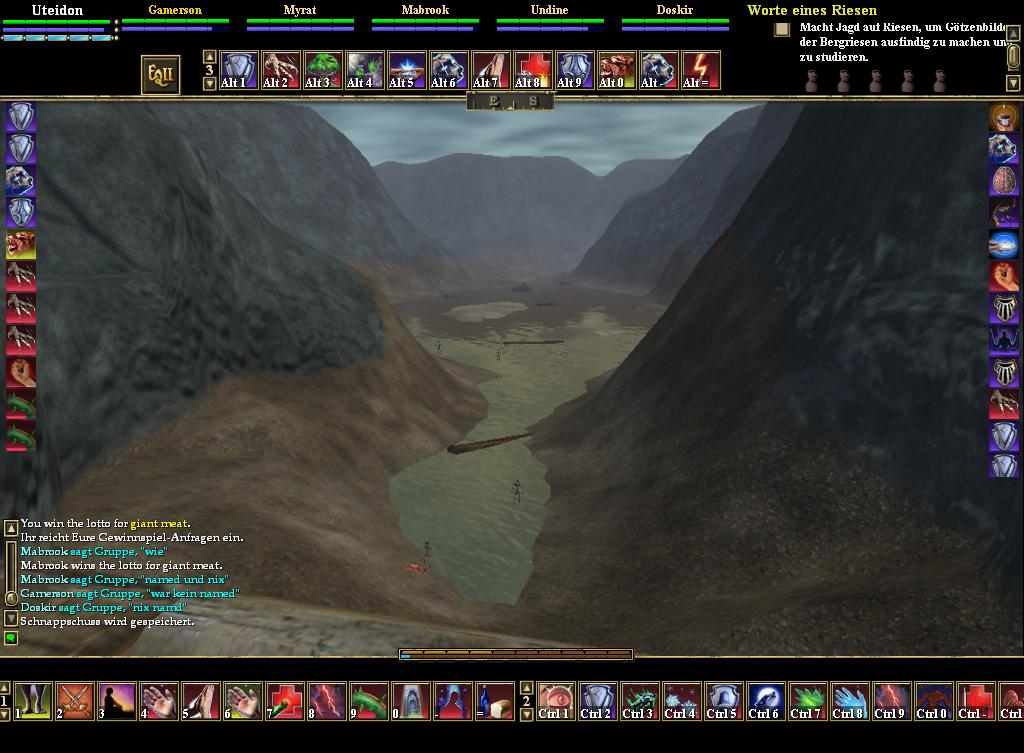
Task: Use the sitting figure ability in slot 3
Action: coord(117,701)
